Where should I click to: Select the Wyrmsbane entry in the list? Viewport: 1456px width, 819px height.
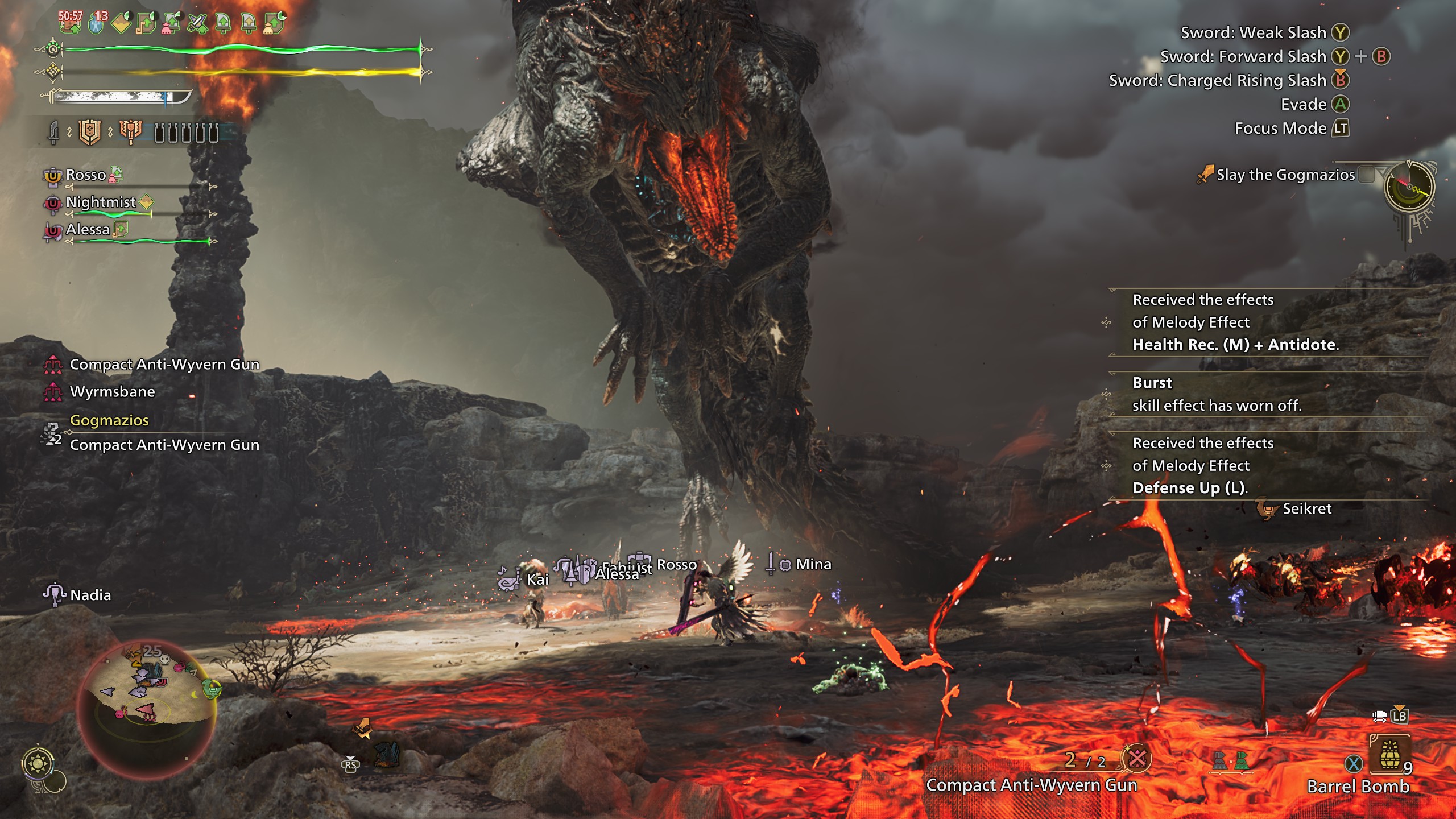click(112, 392)
